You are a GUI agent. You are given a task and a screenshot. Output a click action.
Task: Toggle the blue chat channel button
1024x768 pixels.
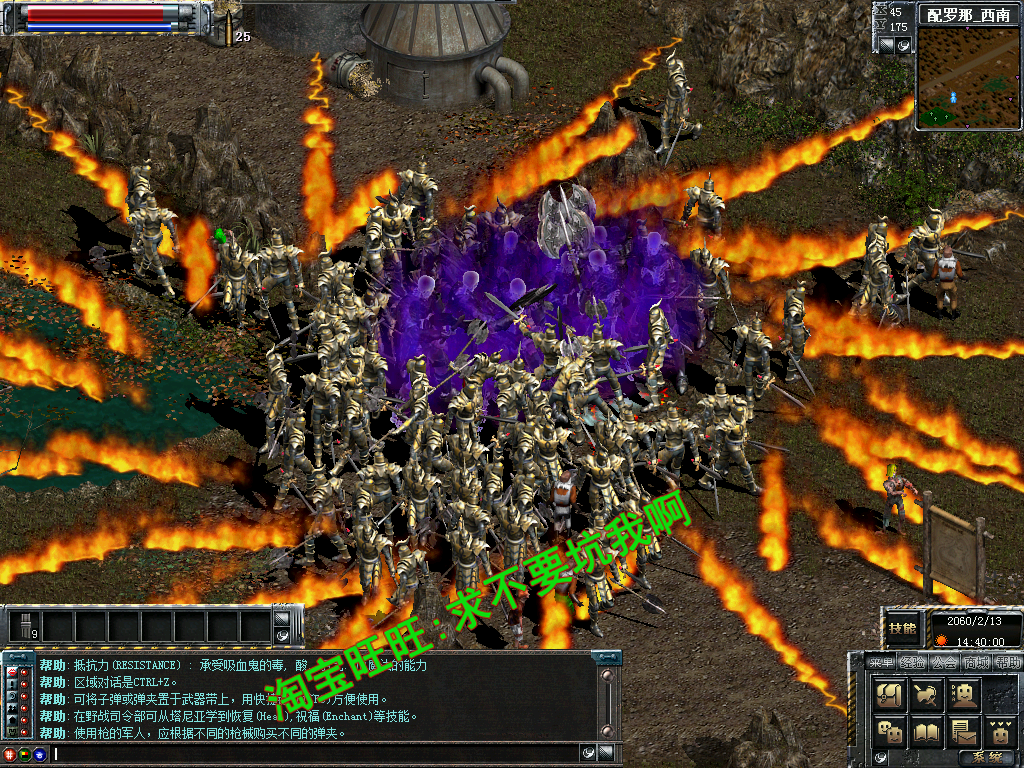coord(39,754)
